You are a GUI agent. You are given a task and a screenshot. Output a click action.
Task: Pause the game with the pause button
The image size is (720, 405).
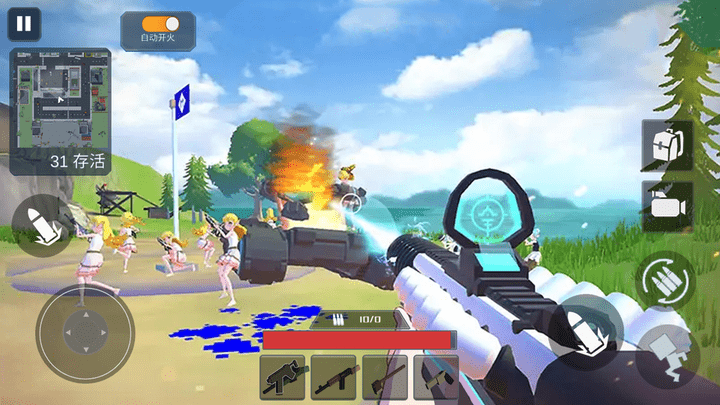pos(25,24)
